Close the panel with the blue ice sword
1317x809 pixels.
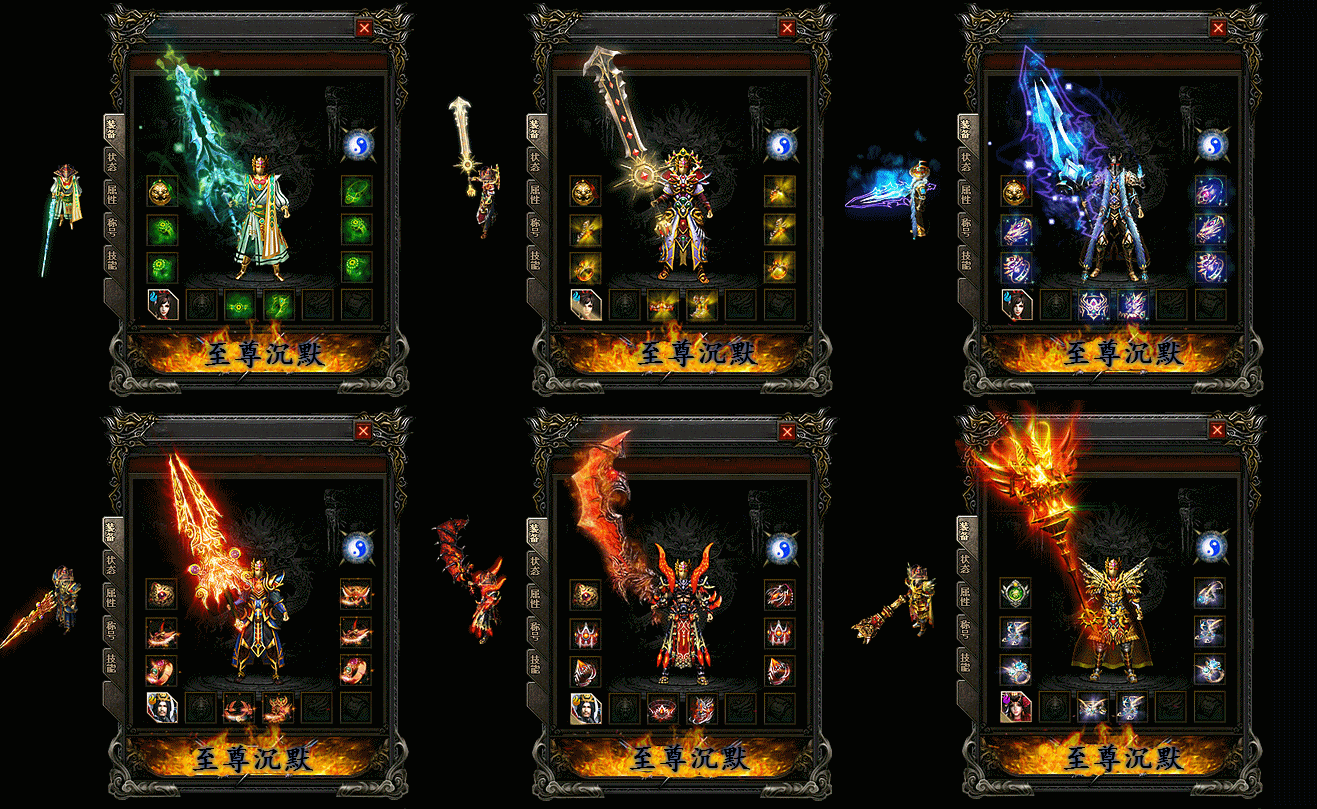1218,28
